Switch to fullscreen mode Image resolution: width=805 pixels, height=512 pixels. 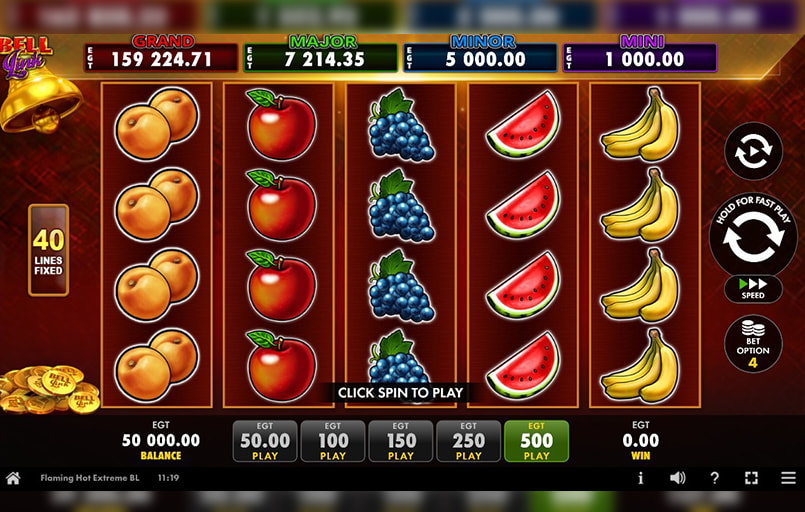(751, 478)
